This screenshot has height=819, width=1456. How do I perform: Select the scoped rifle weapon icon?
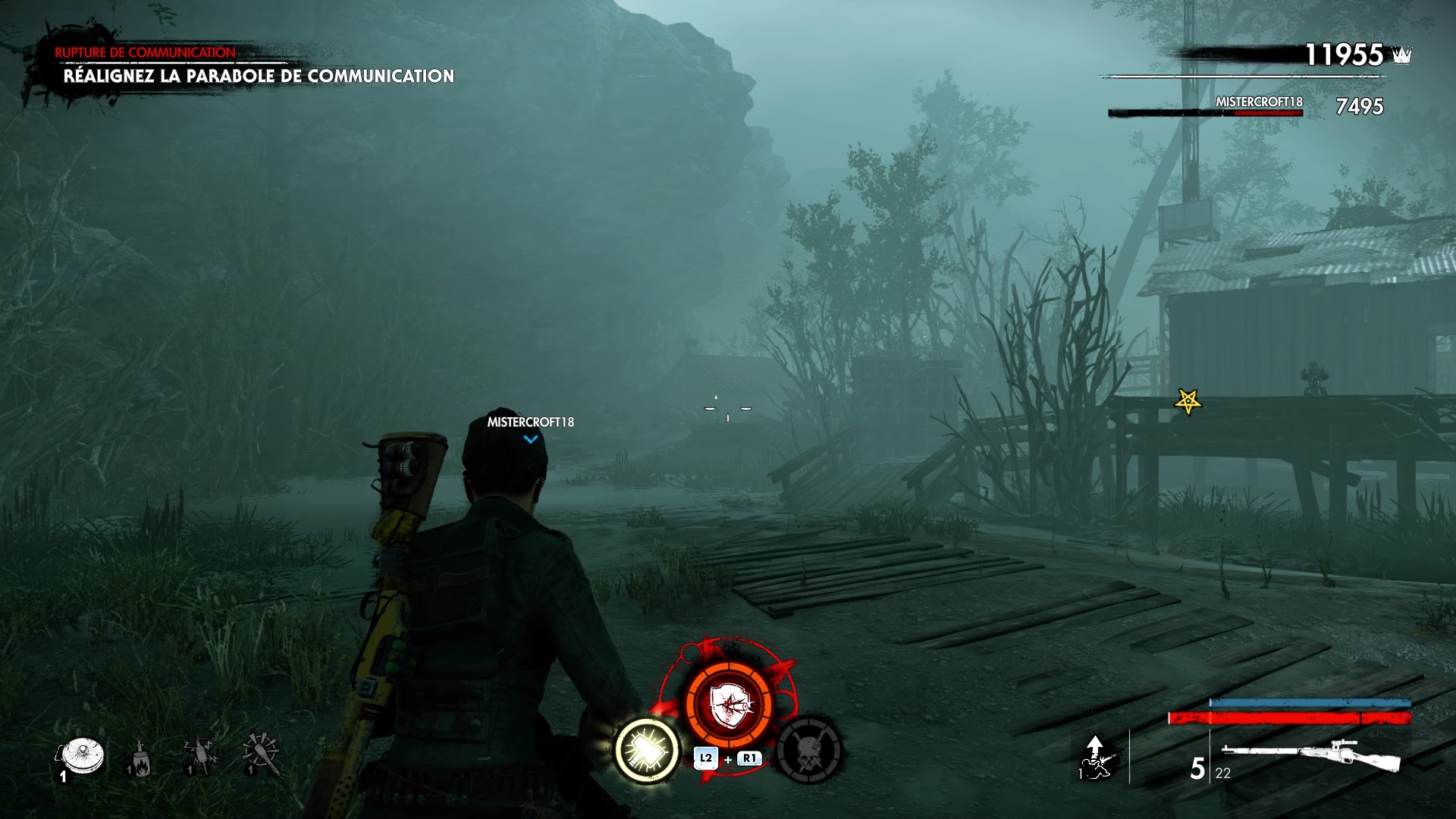point(1311,756)
